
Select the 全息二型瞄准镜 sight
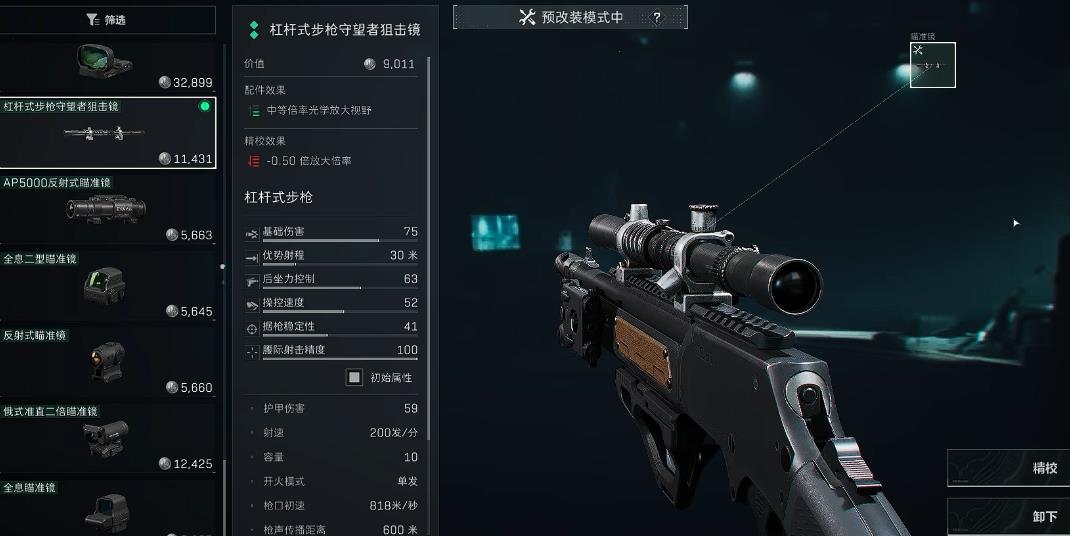[x=106, y=286]
